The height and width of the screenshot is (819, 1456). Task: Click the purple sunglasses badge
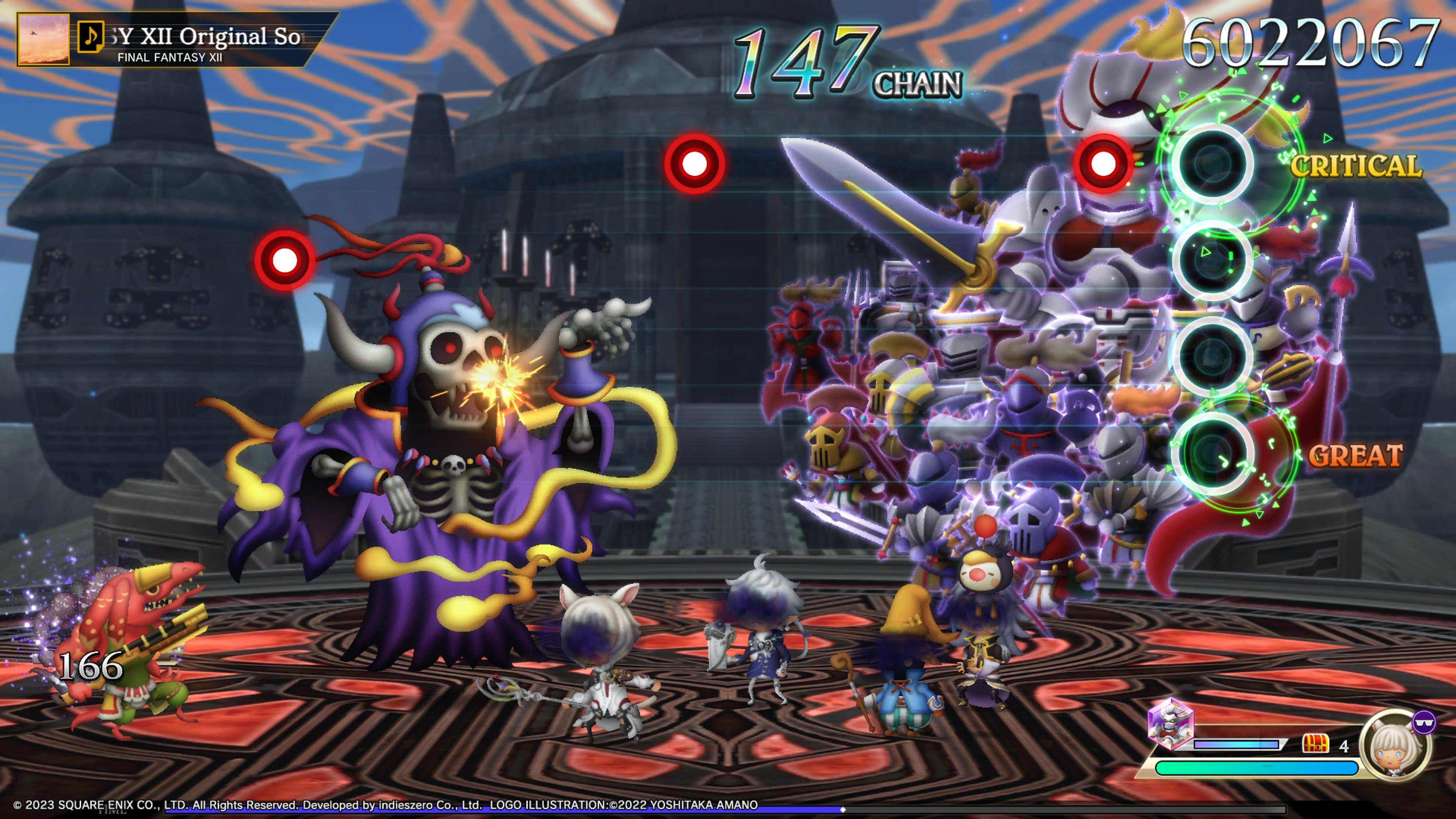tap(1424, 722)
